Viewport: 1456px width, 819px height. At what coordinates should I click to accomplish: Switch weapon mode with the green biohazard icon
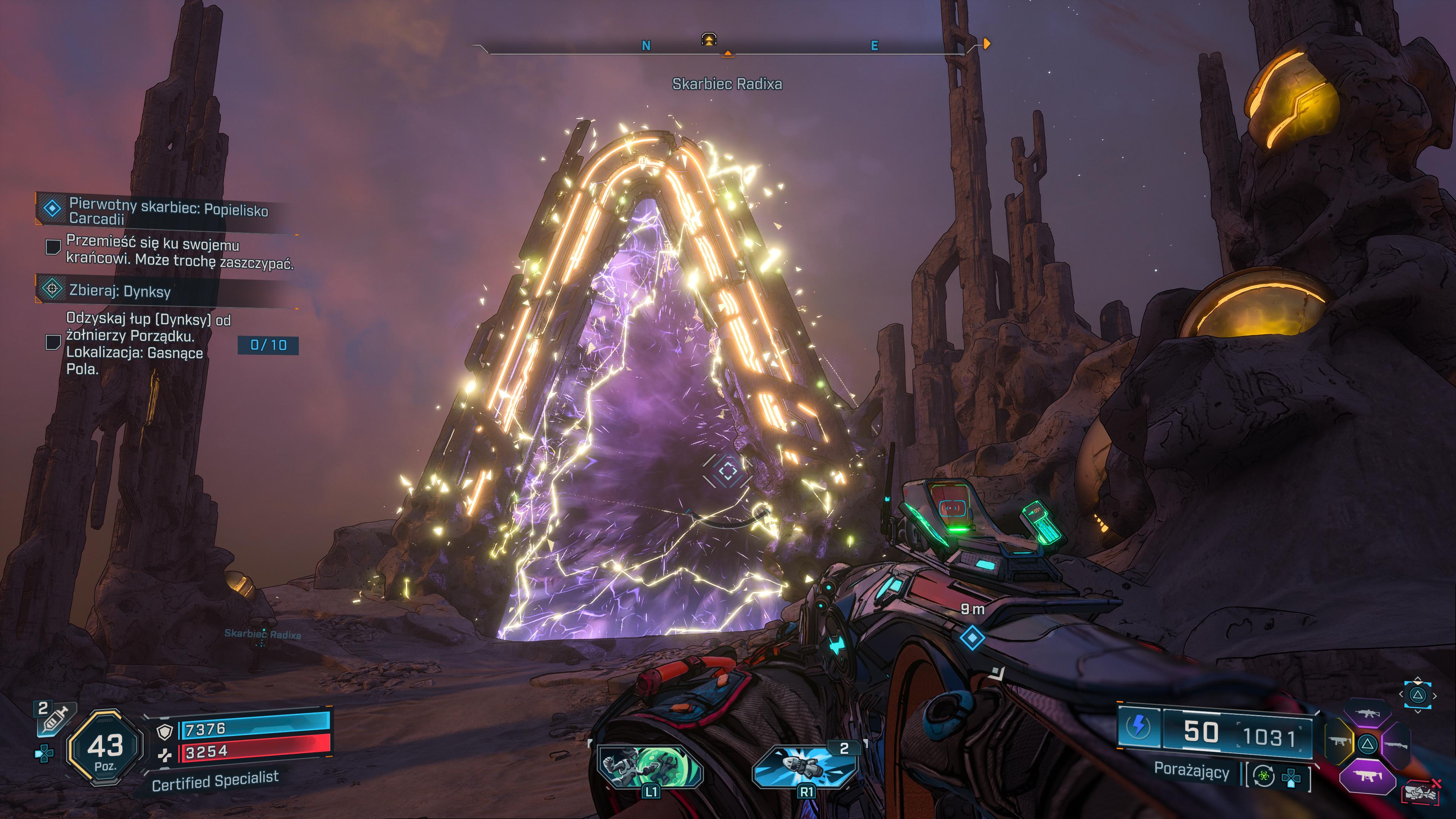(1264, 776)
